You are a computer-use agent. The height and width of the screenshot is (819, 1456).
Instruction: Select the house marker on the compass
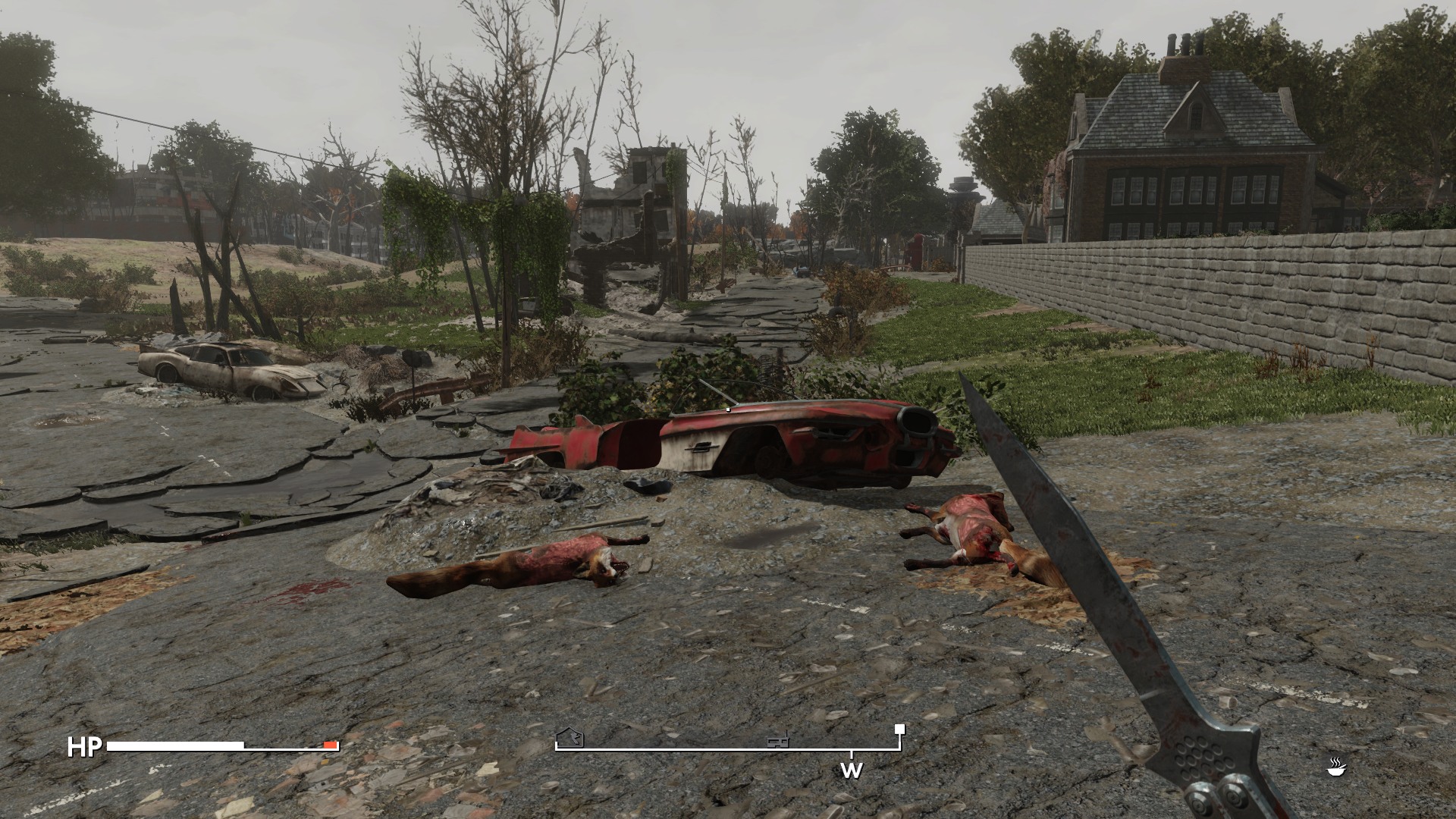pos(570,737)
